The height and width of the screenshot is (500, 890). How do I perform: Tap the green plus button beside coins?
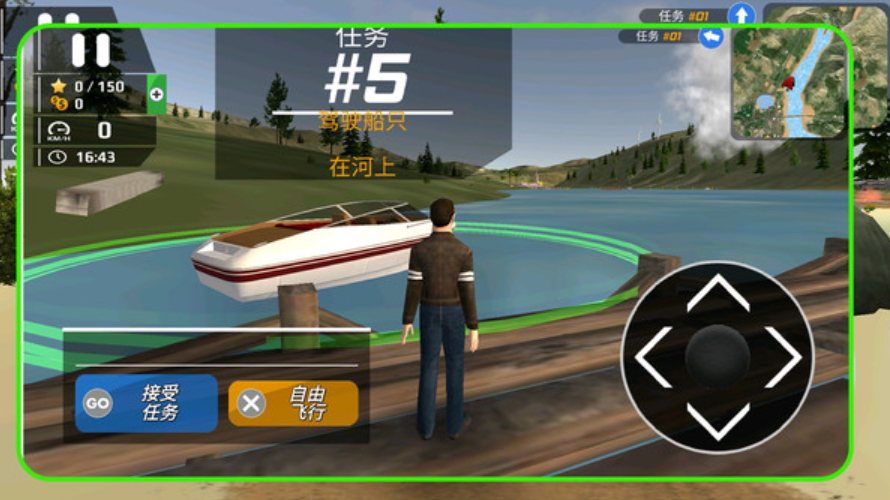[156, 94]
